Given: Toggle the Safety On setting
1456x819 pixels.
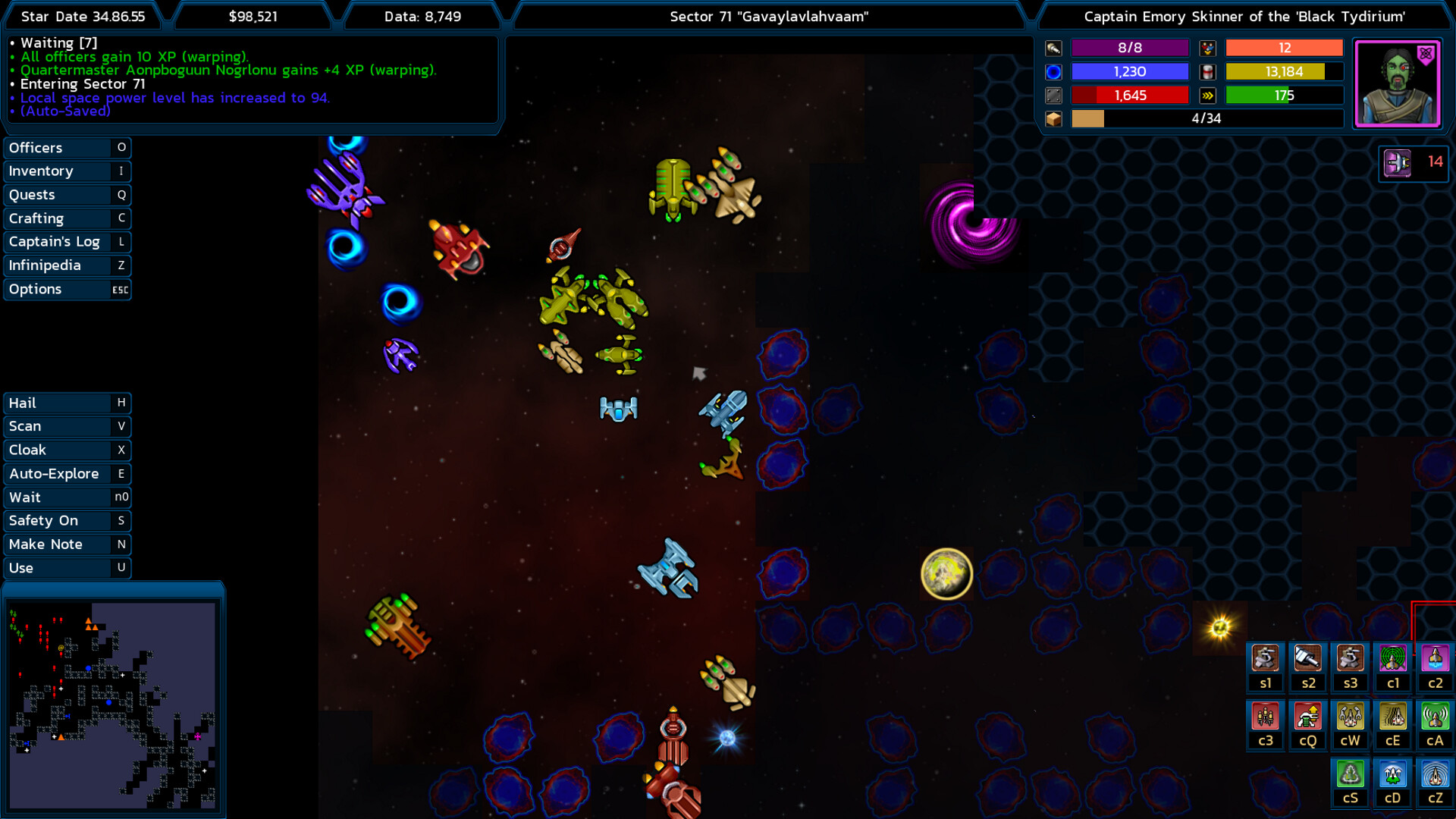Looking at the screenshot, I should pyautogui.click(x=67, y=521).
